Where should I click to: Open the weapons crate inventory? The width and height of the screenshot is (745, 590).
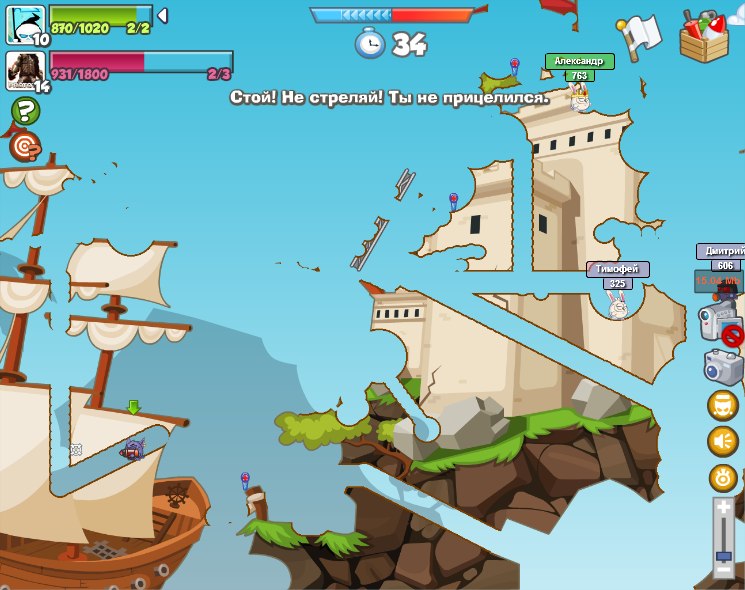click(x=703, y=37)
